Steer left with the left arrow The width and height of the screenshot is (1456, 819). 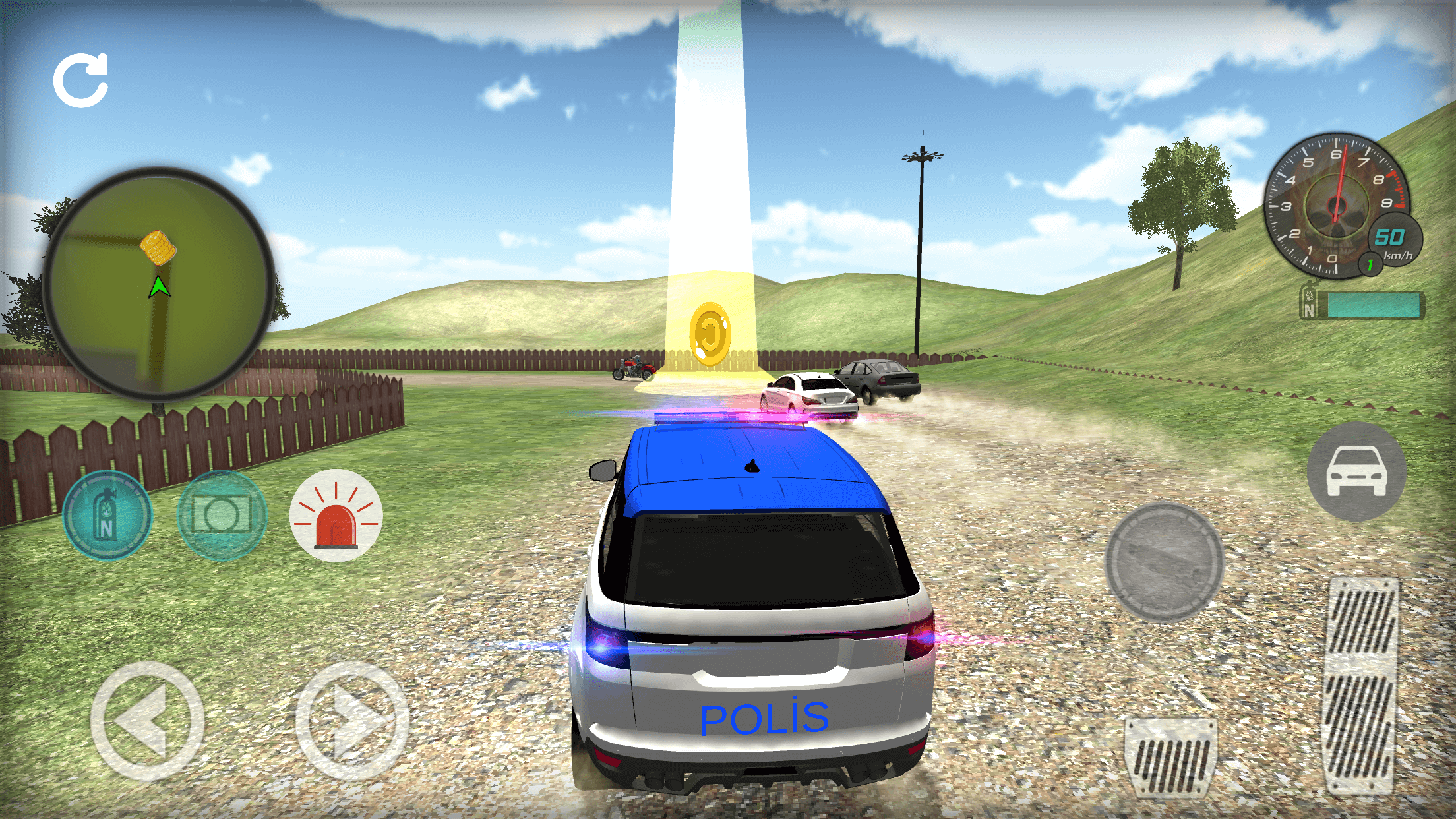pos(147,721)
